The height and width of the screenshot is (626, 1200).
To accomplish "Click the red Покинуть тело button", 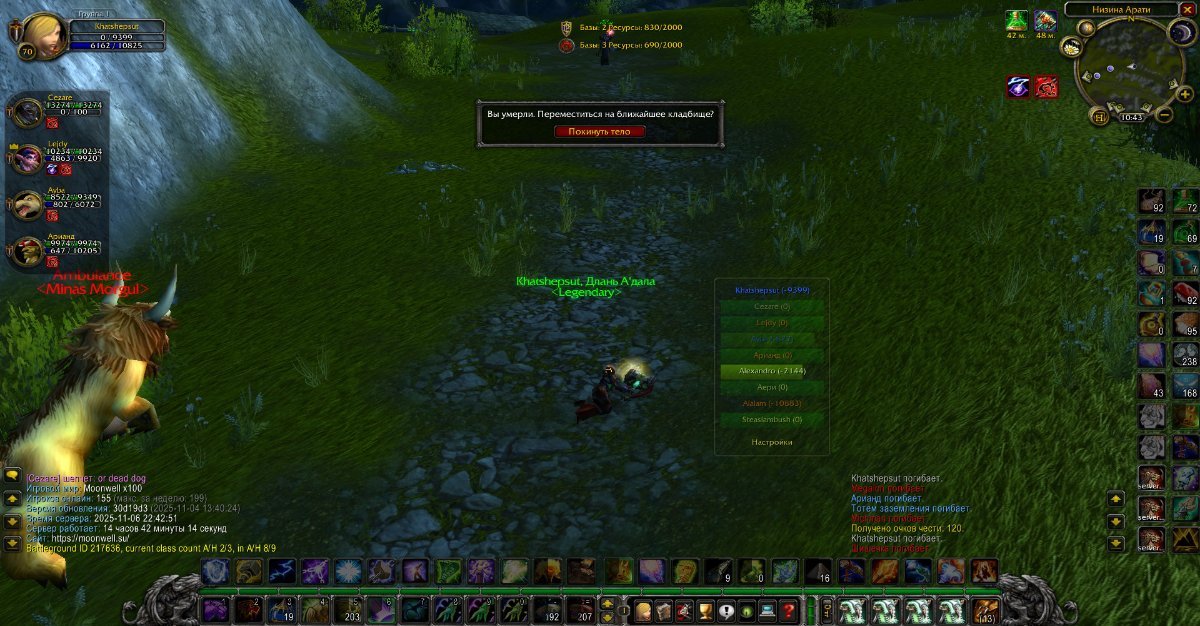I will click(600, 131).
